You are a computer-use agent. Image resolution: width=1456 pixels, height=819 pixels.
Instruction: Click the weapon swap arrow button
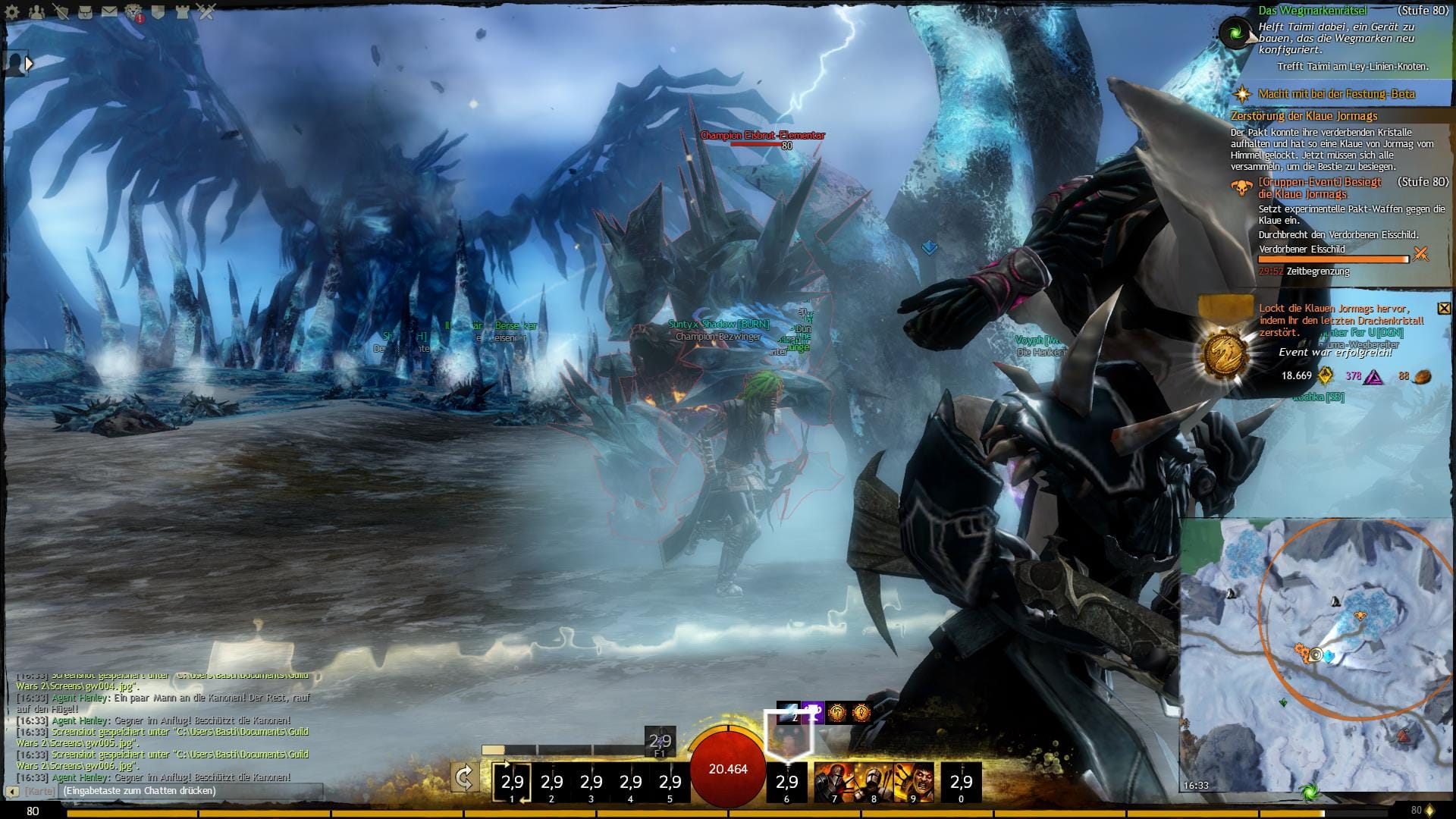point(464,778)
